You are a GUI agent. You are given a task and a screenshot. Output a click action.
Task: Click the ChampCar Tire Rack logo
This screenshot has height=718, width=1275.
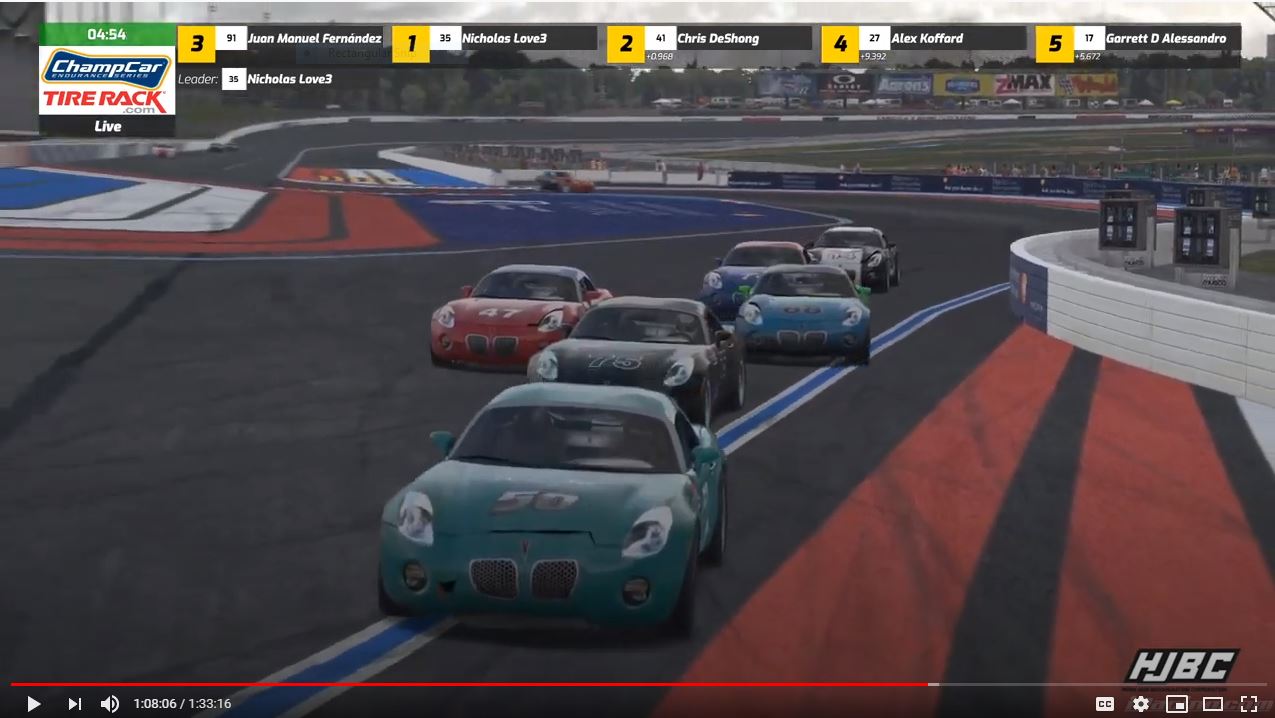108,81
